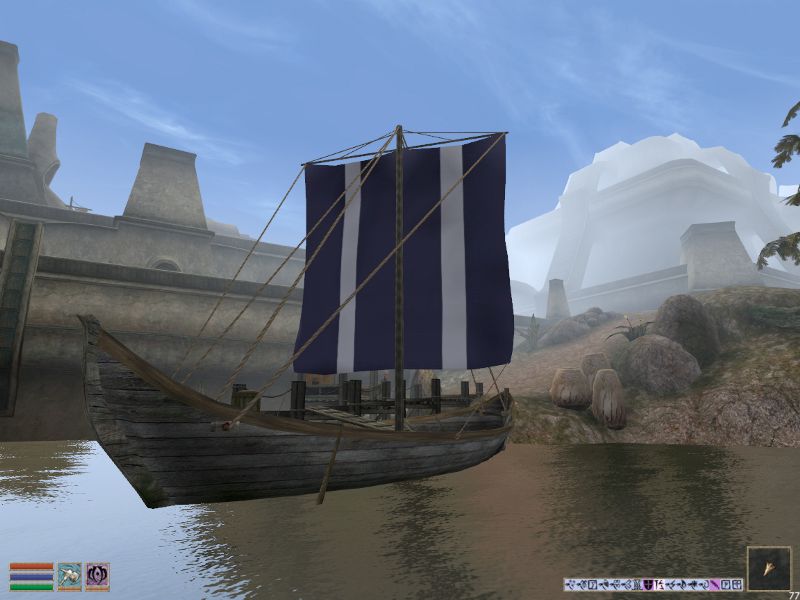Click the dark shield active effect icon
The height and width of the screenshot is (600, 800).
pos(648,585)
